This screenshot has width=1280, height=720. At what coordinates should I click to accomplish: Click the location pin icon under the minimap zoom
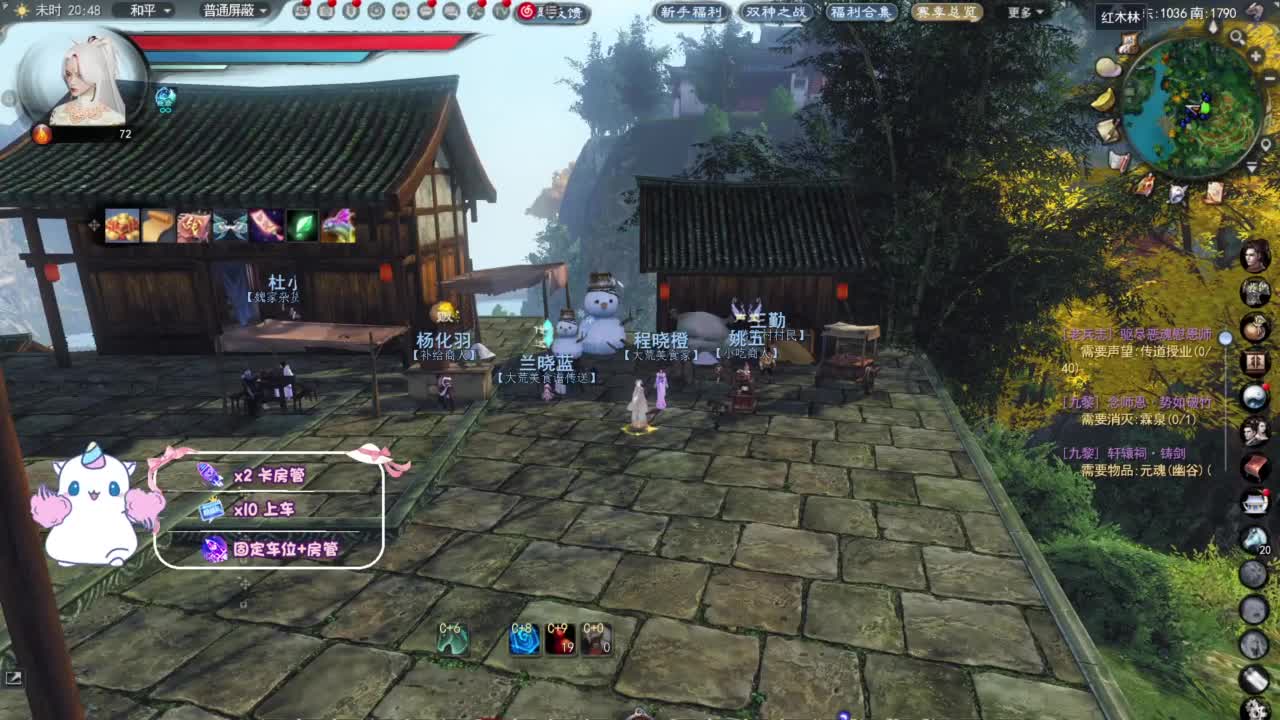point(1267,144)
